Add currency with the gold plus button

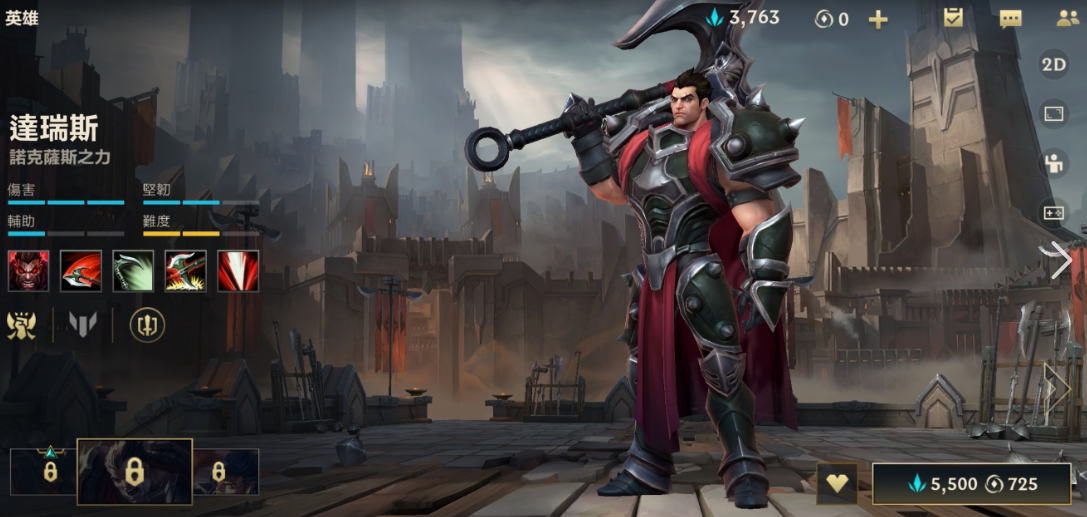[877, 18]
